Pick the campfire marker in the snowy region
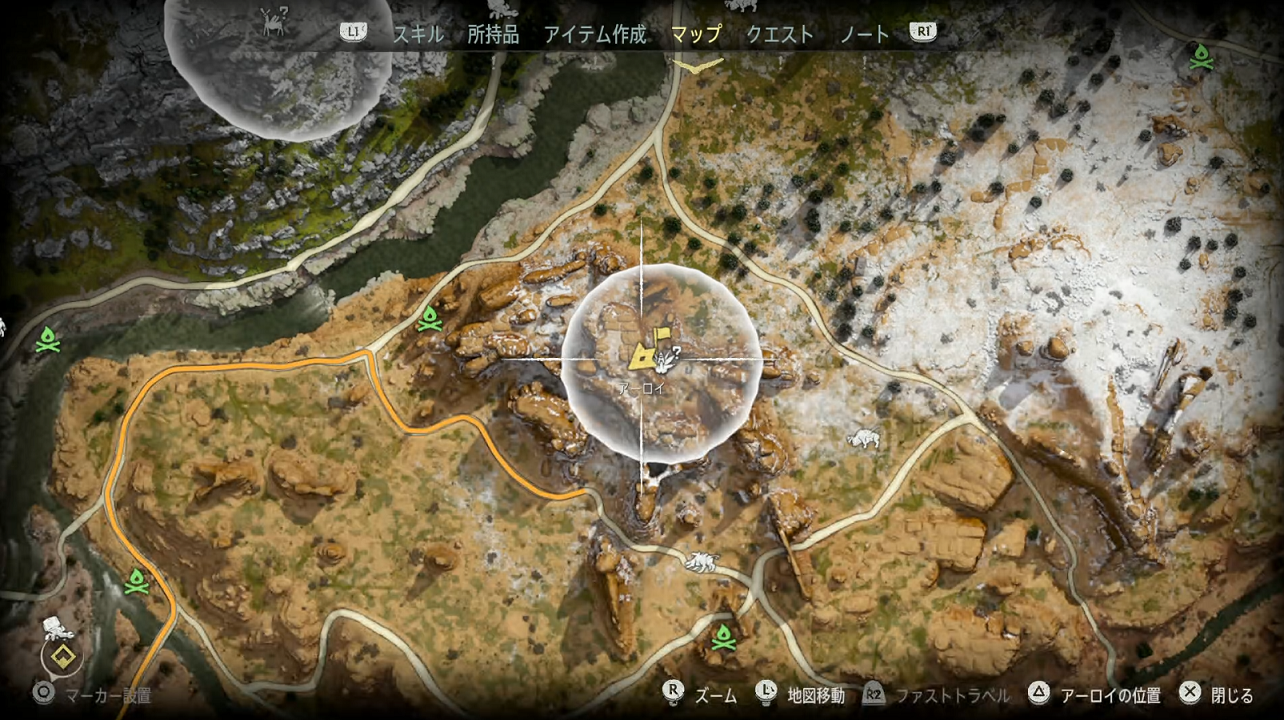Image resolution: width=1284 pixels, height=720 pixels. click(1200, 59)
